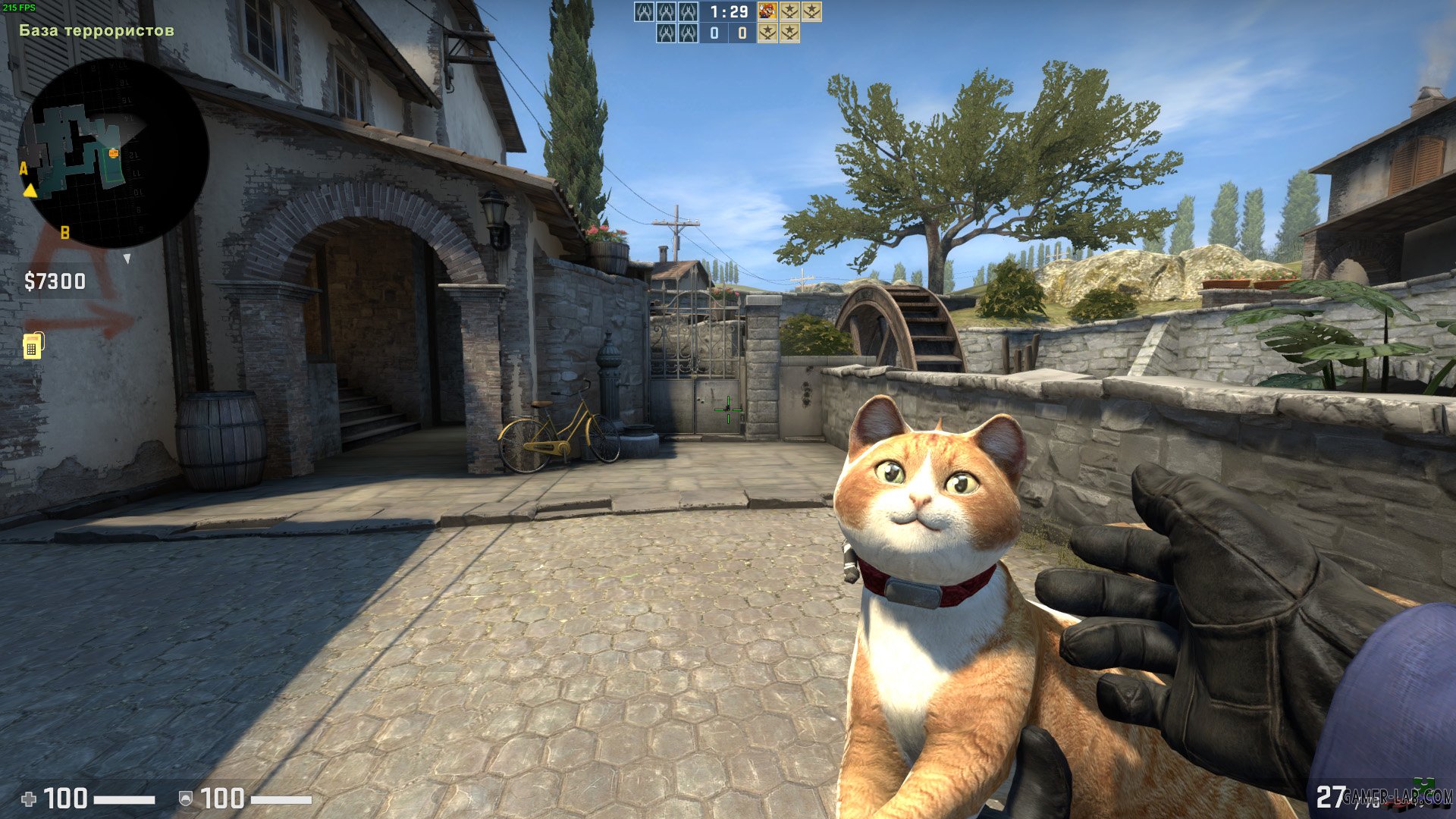The image size is (1456, 819).
Task: Click the leftmost CT player alive icon
Action: pos(645,12)
